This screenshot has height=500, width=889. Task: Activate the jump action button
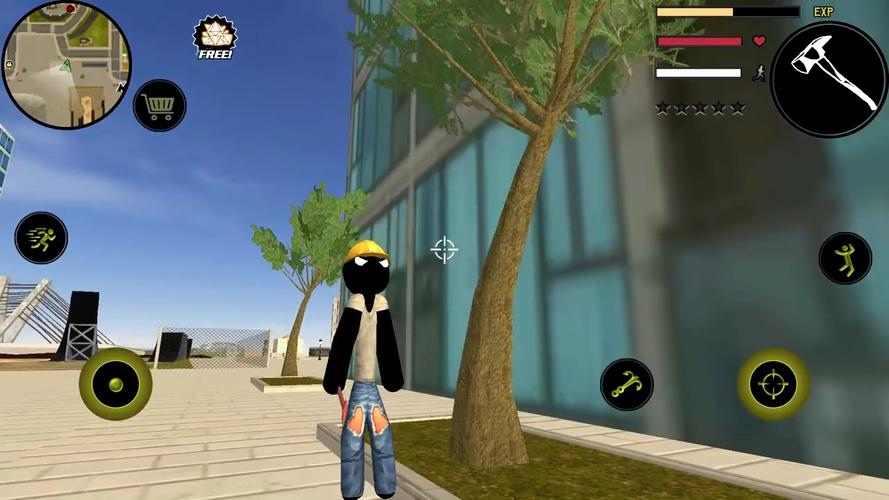tap(845, 258)
